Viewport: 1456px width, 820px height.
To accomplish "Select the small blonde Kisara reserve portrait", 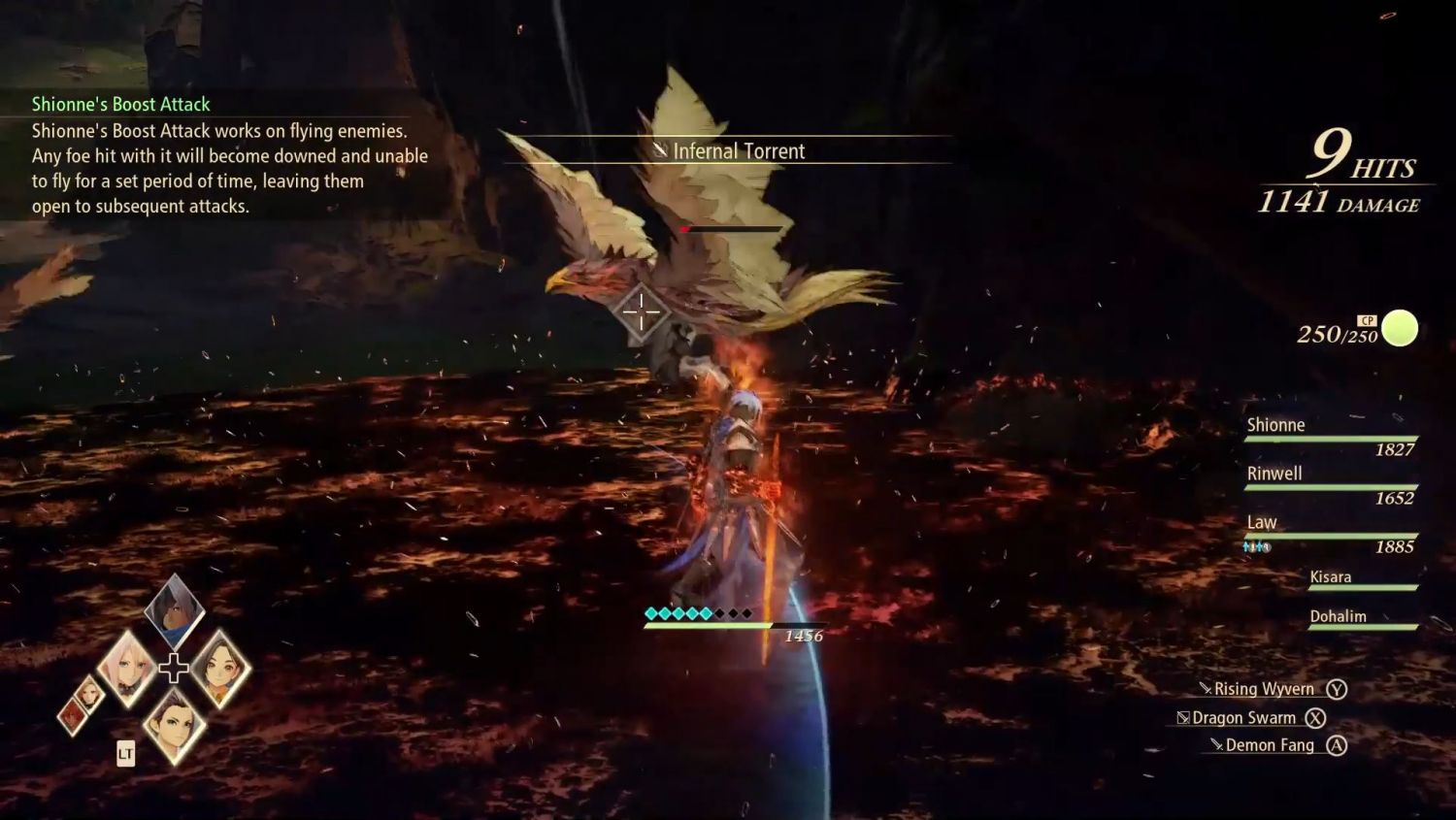I will [x=89, y=692].
